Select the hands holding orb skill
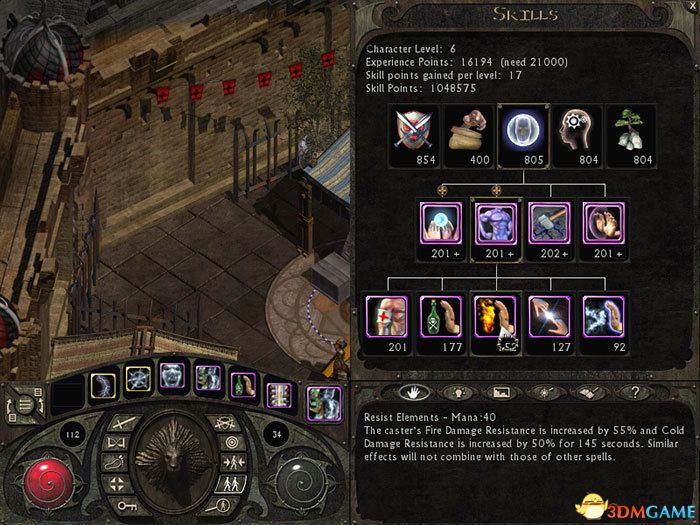This screenshot has width=700, height=525. click(443, 225)
